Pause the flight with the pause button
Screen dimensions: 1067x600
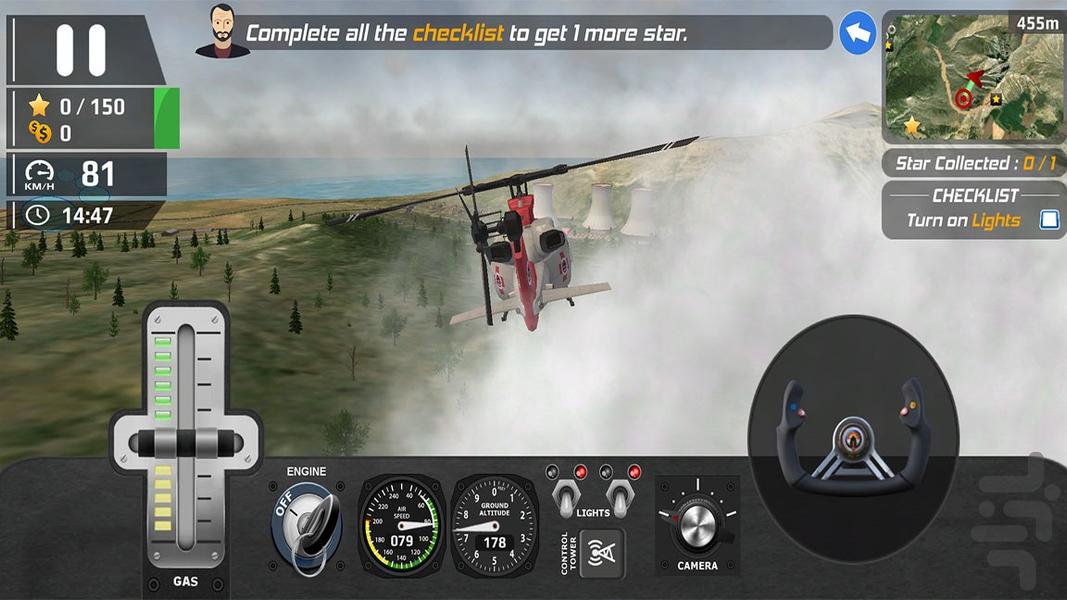(x=80, y=50)
